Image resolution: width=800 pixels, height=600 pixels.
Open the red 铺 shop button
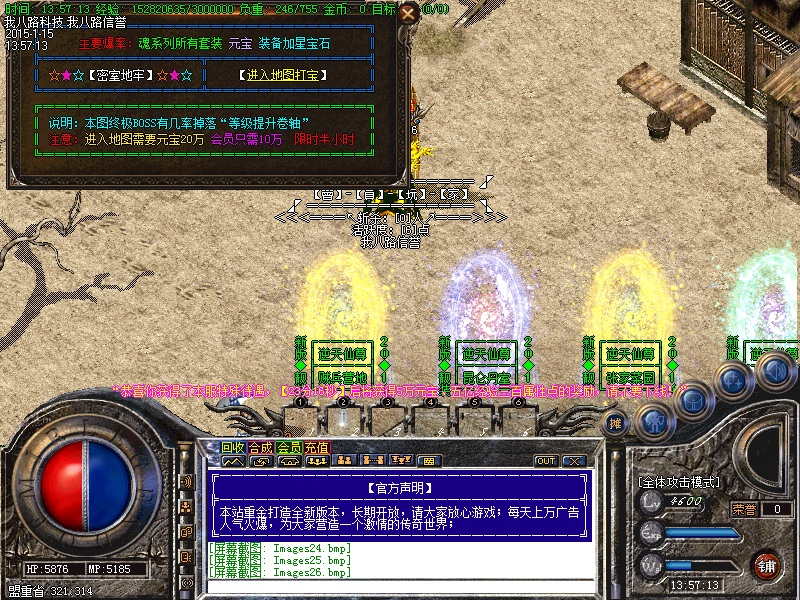(x=767, y=565)
